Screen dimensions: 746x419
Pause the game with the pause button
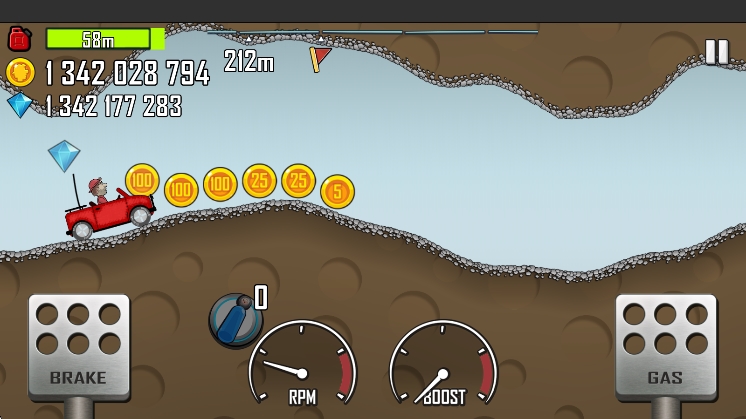point(716,52)
